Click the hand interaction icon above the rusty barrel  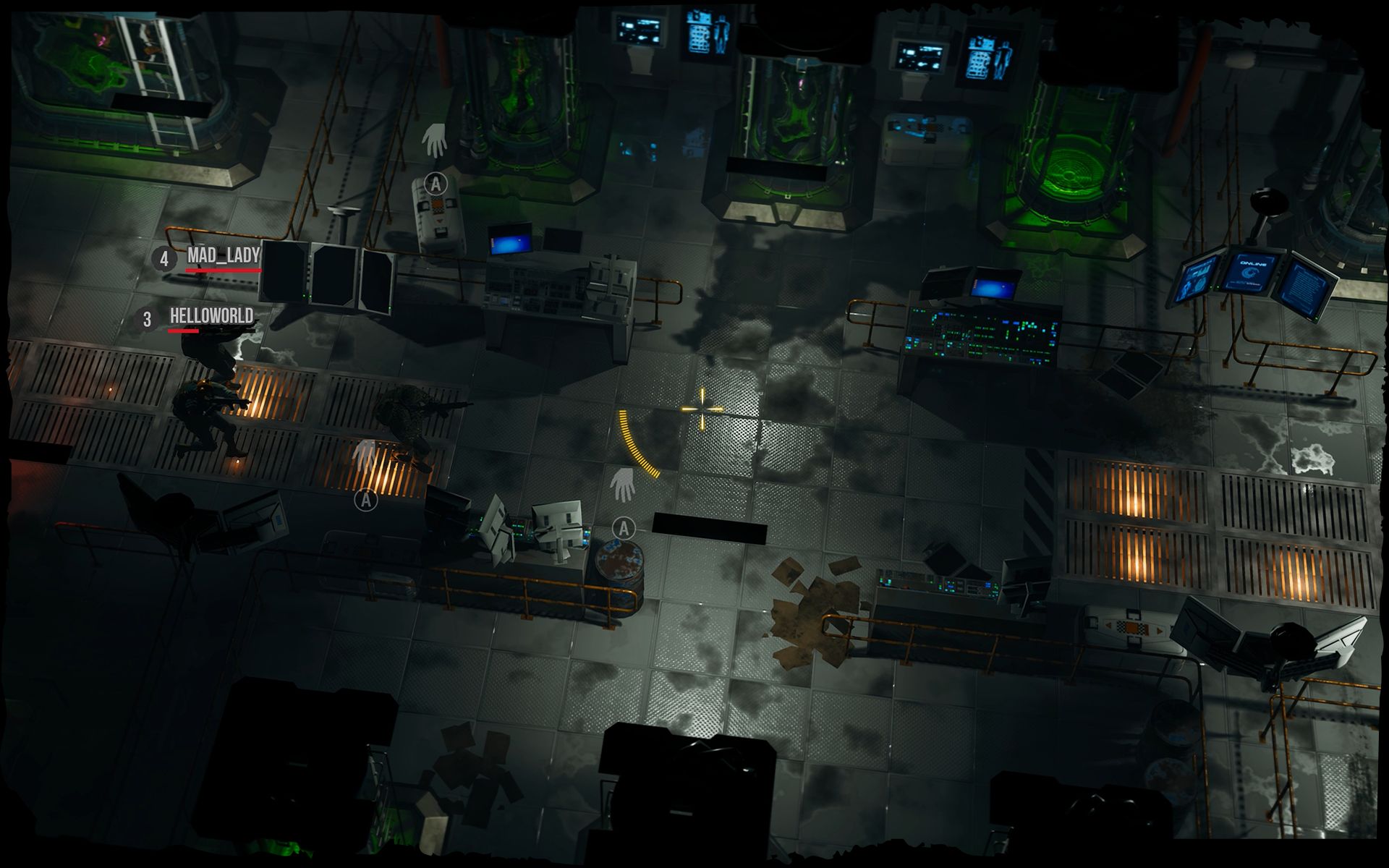coord(621,485)
